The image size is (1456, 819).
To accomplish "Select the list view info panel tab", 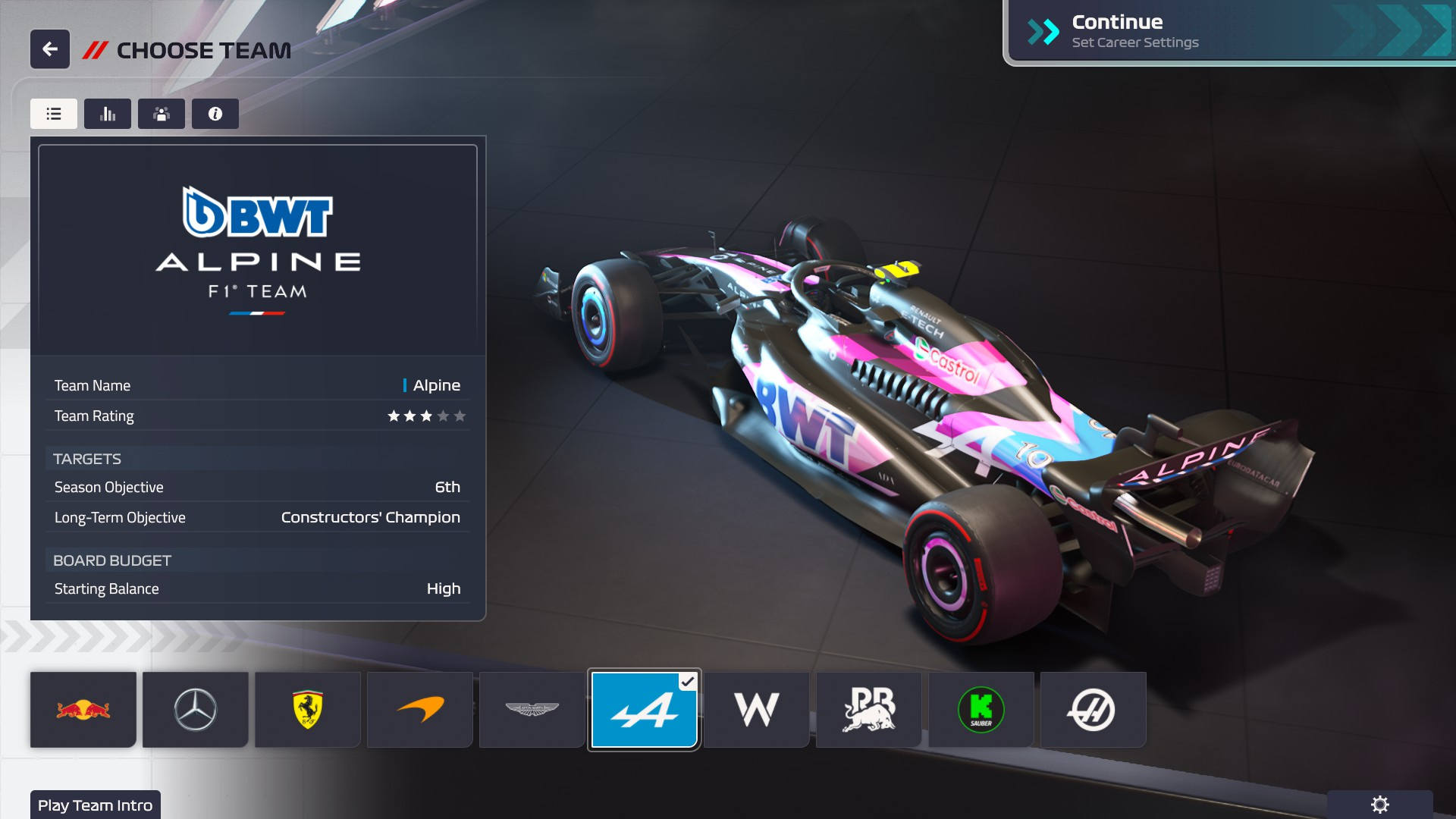I will [53, 114].
